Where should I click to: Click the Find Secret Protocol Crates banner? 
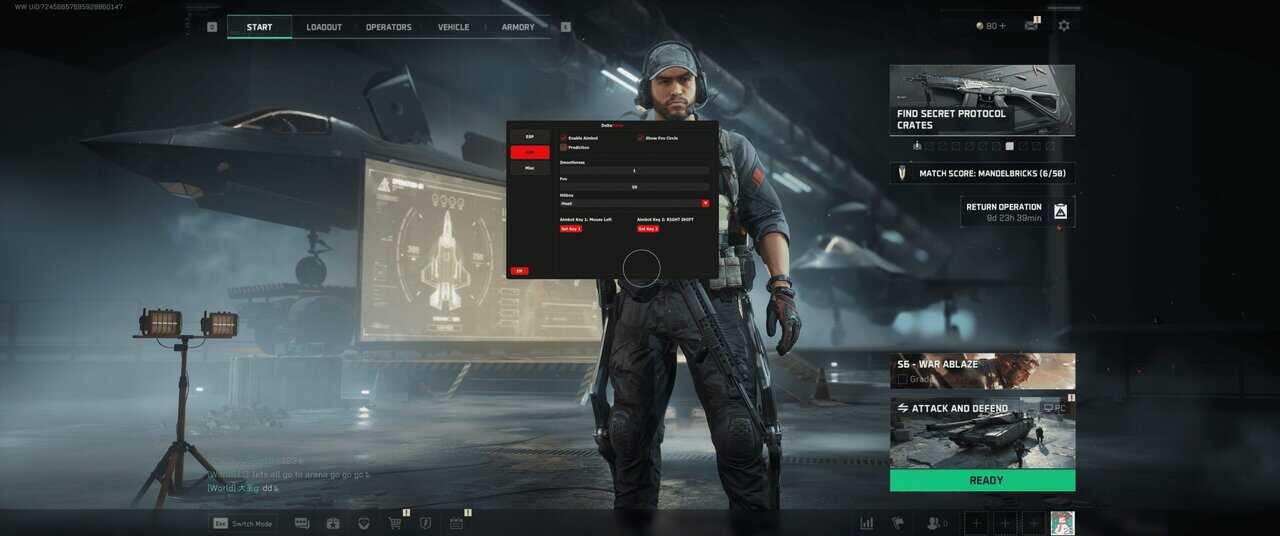982,100
